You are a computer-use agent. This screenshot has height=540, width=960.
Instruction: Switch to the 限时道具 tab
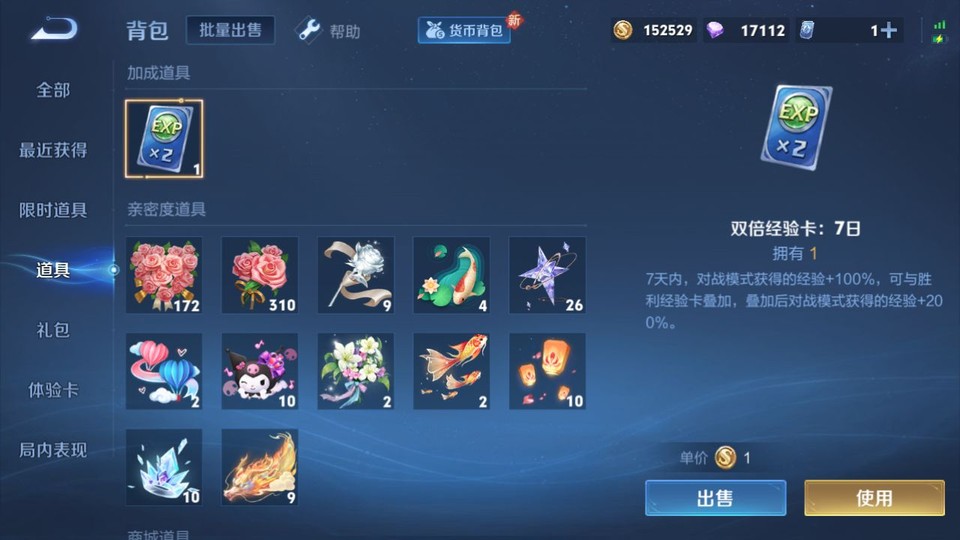pyautogui.click(x=54, y=210)
